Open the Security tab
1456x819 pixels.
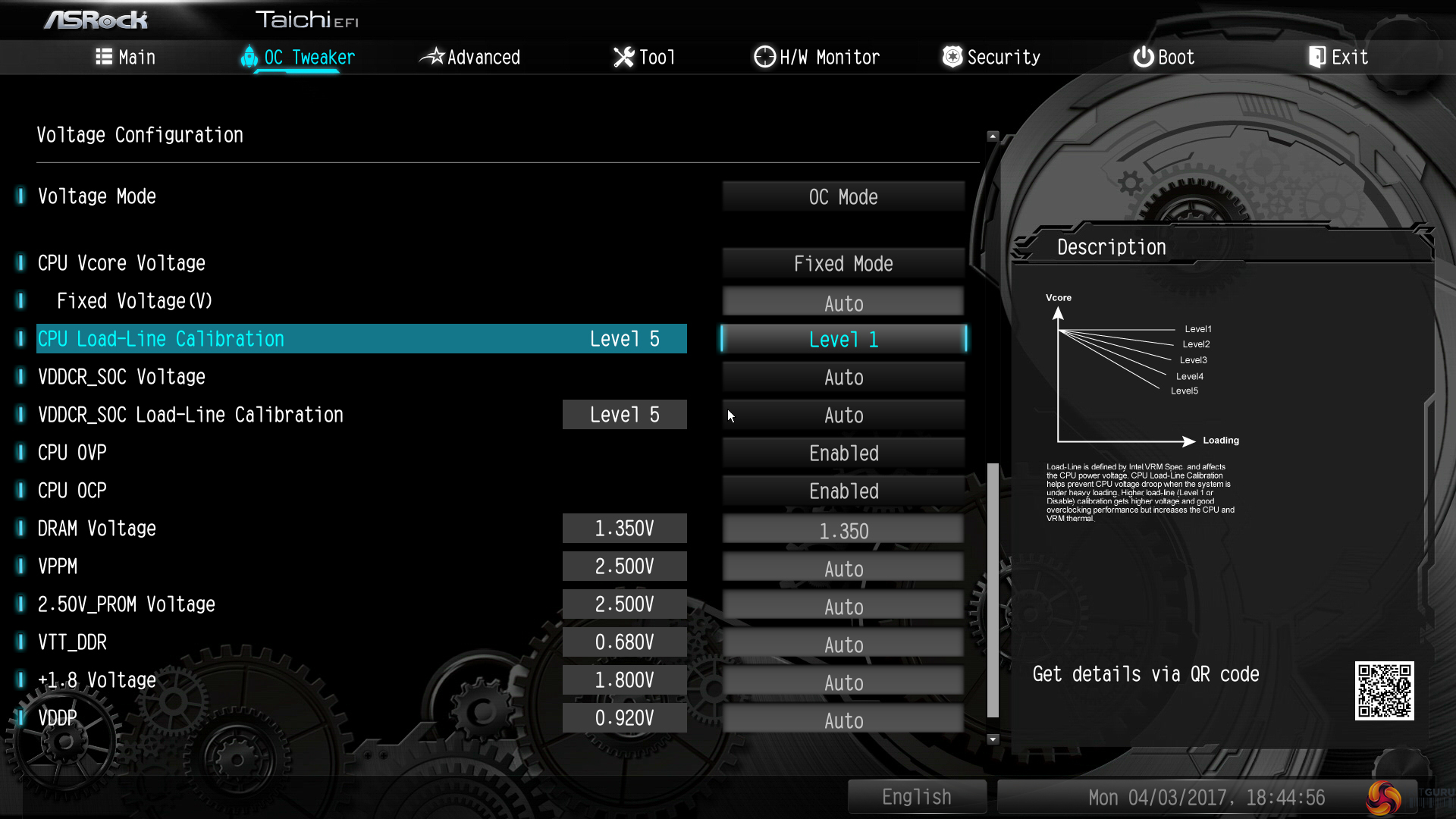(991, 57)
